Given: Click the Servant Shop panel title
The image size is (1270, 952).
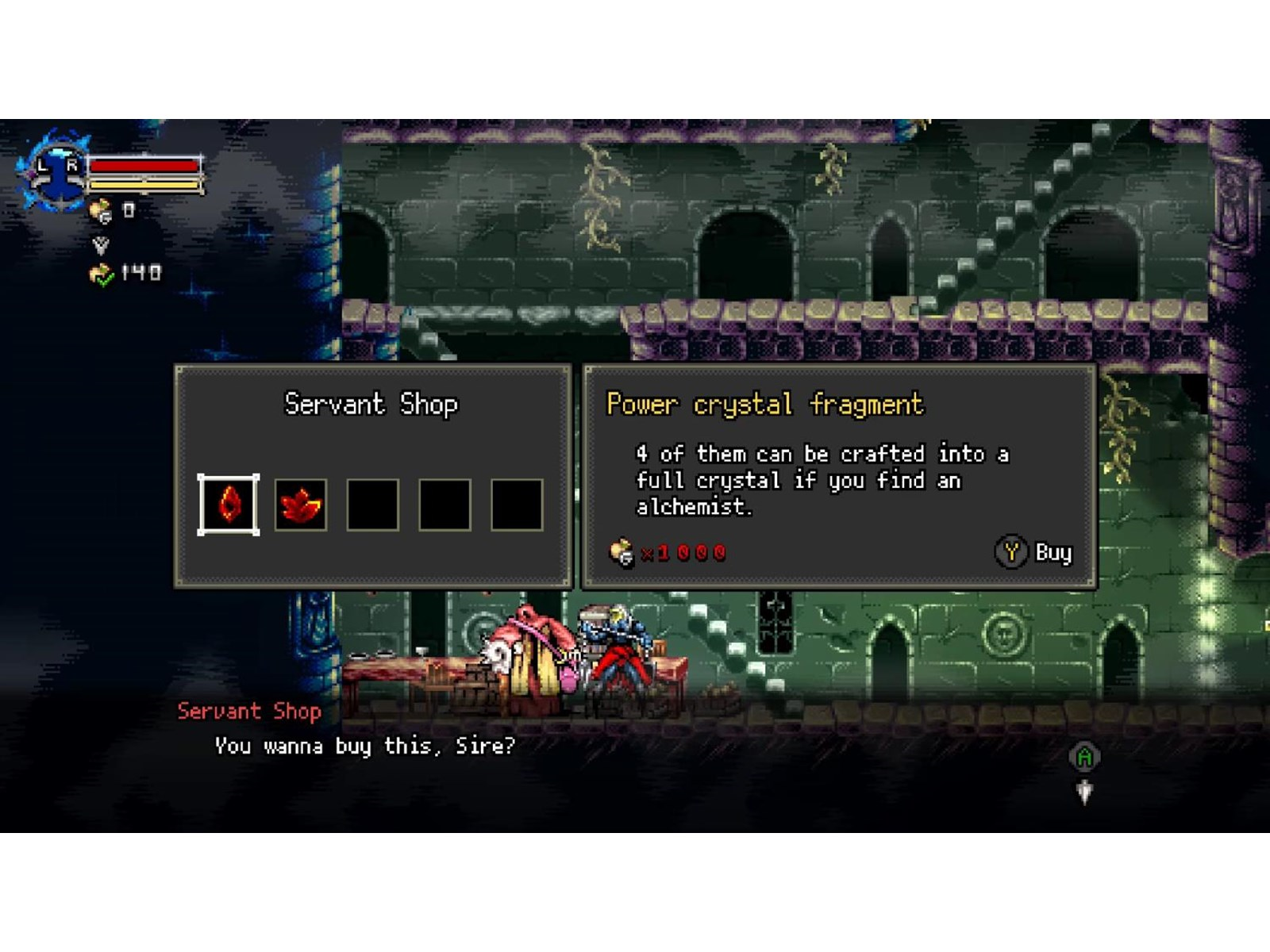Looking at the screenshot, I should [371, 405].
